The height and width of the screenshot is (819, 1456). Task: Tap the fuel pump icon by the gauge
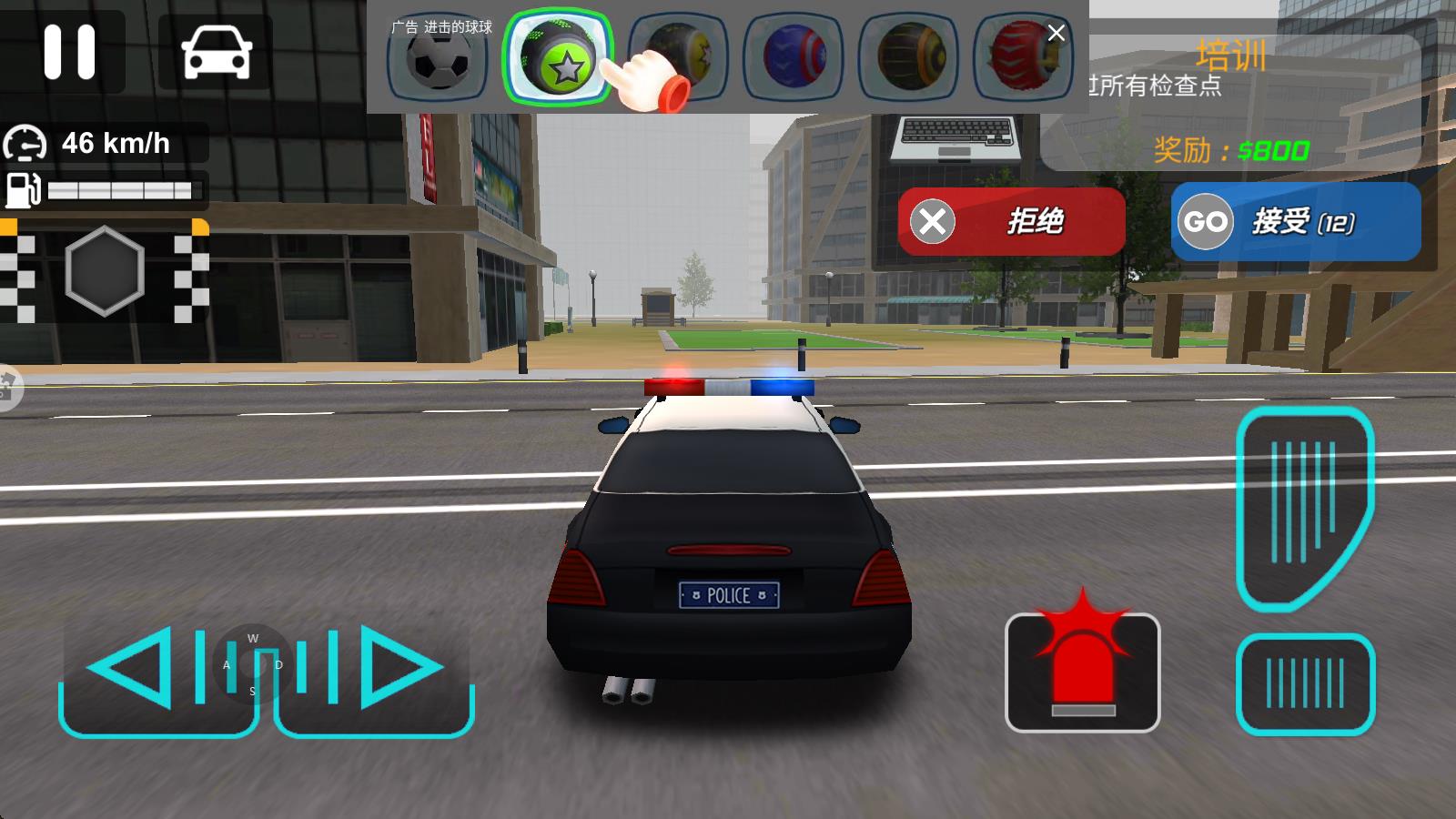[25, 188]
